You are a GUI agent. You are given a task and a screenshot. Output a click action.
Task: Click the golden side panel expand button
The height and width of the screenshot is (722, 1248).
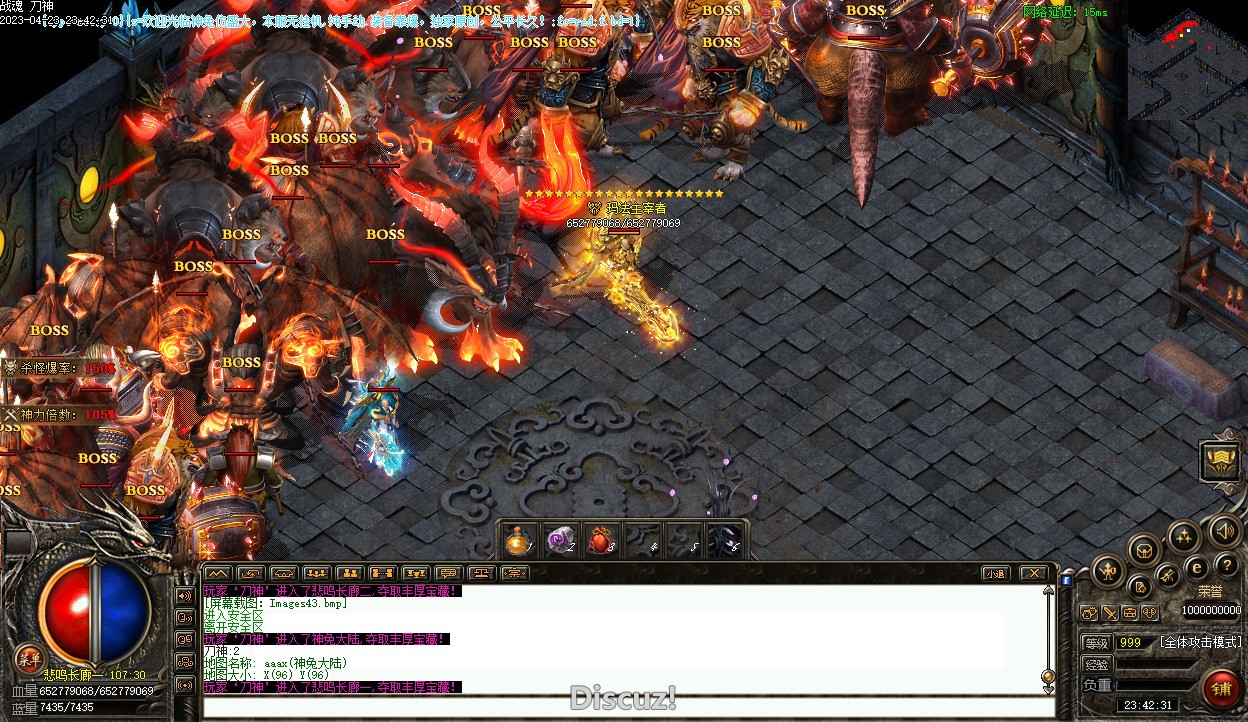(1220, 461)
